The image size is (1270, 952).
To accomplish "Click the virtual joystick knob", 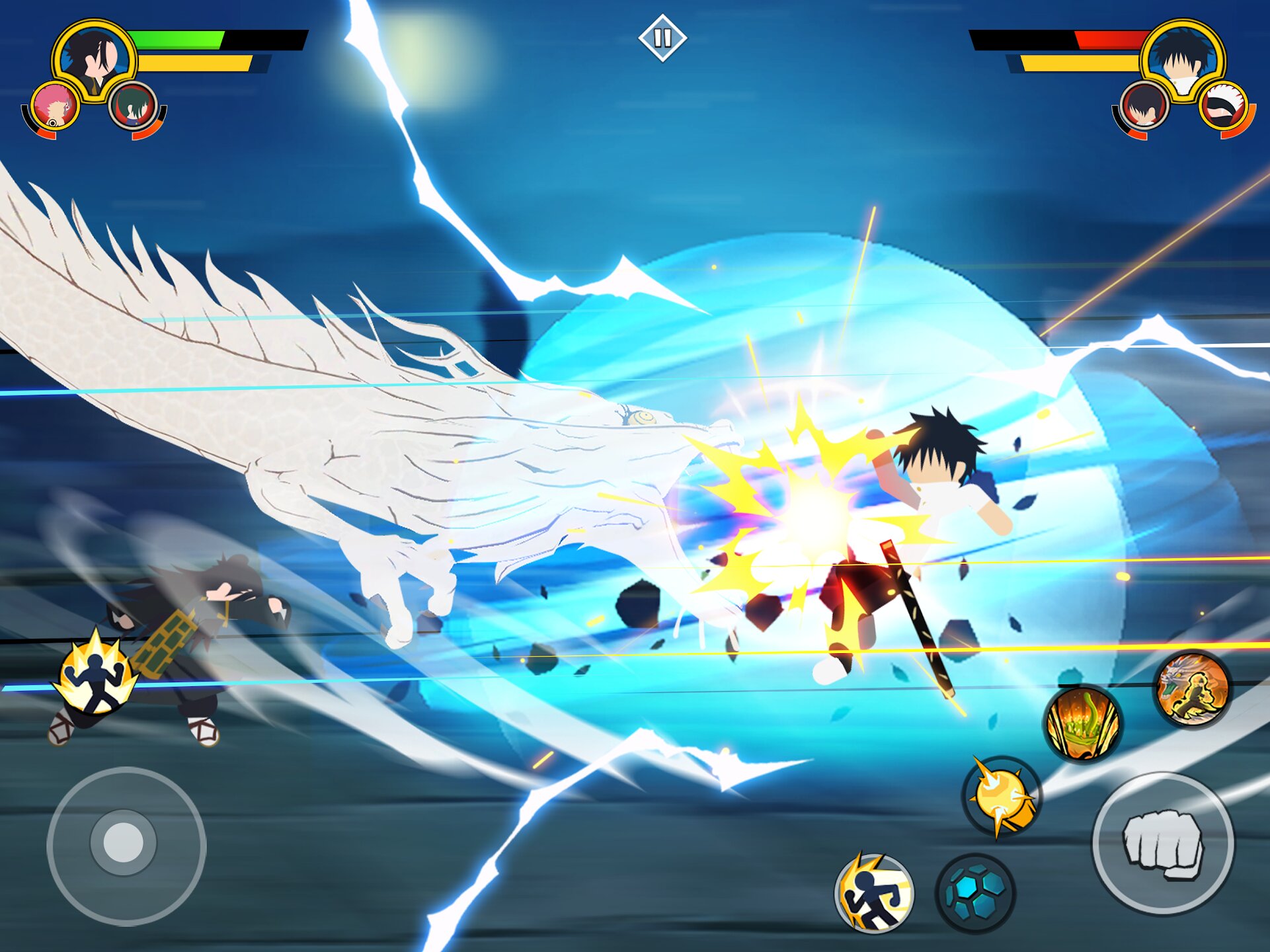I will pos(124,843).
